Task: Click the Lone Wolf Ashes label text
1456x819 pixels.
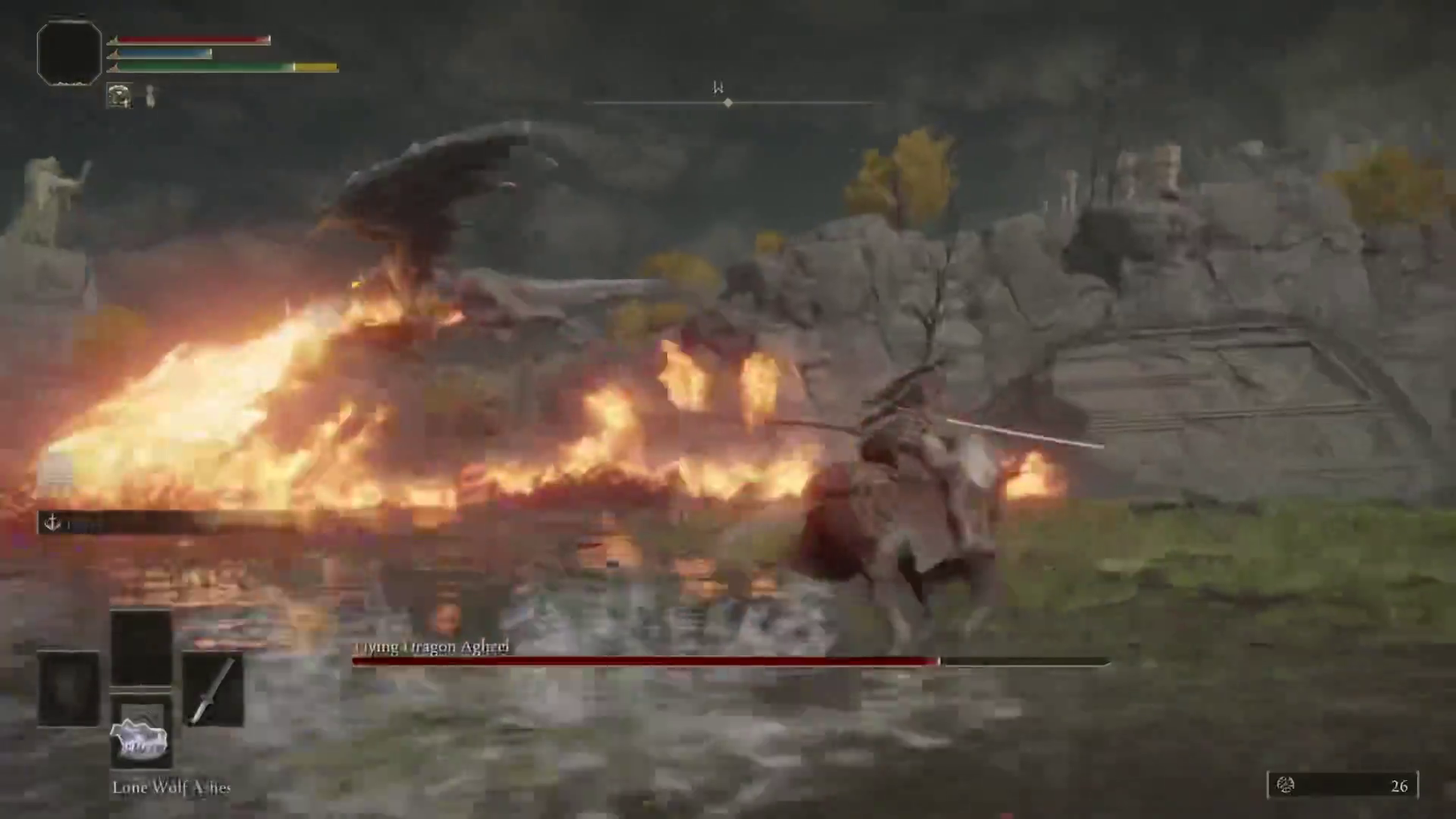Action: click(171, 787)
